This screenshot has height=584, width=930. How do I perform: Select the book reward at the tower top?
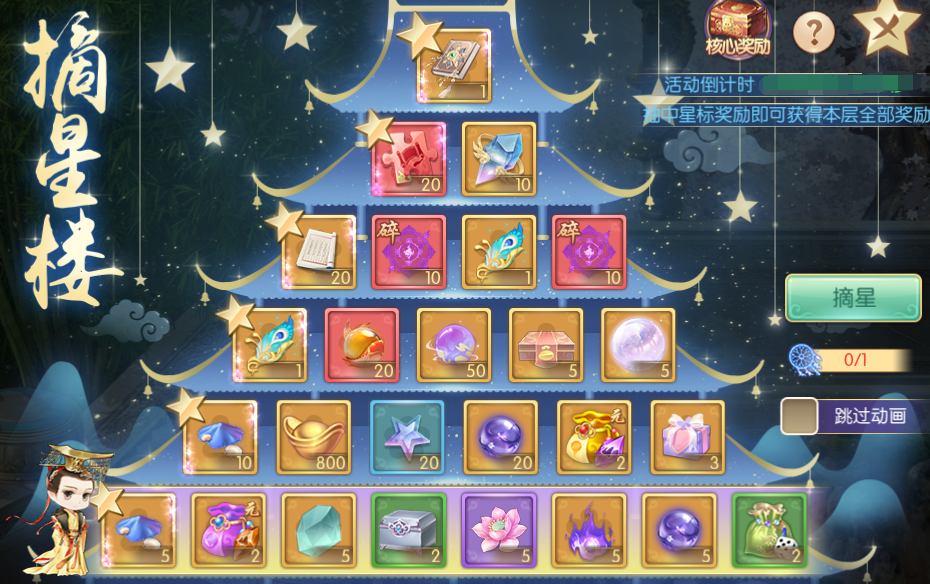coord(454,66)
